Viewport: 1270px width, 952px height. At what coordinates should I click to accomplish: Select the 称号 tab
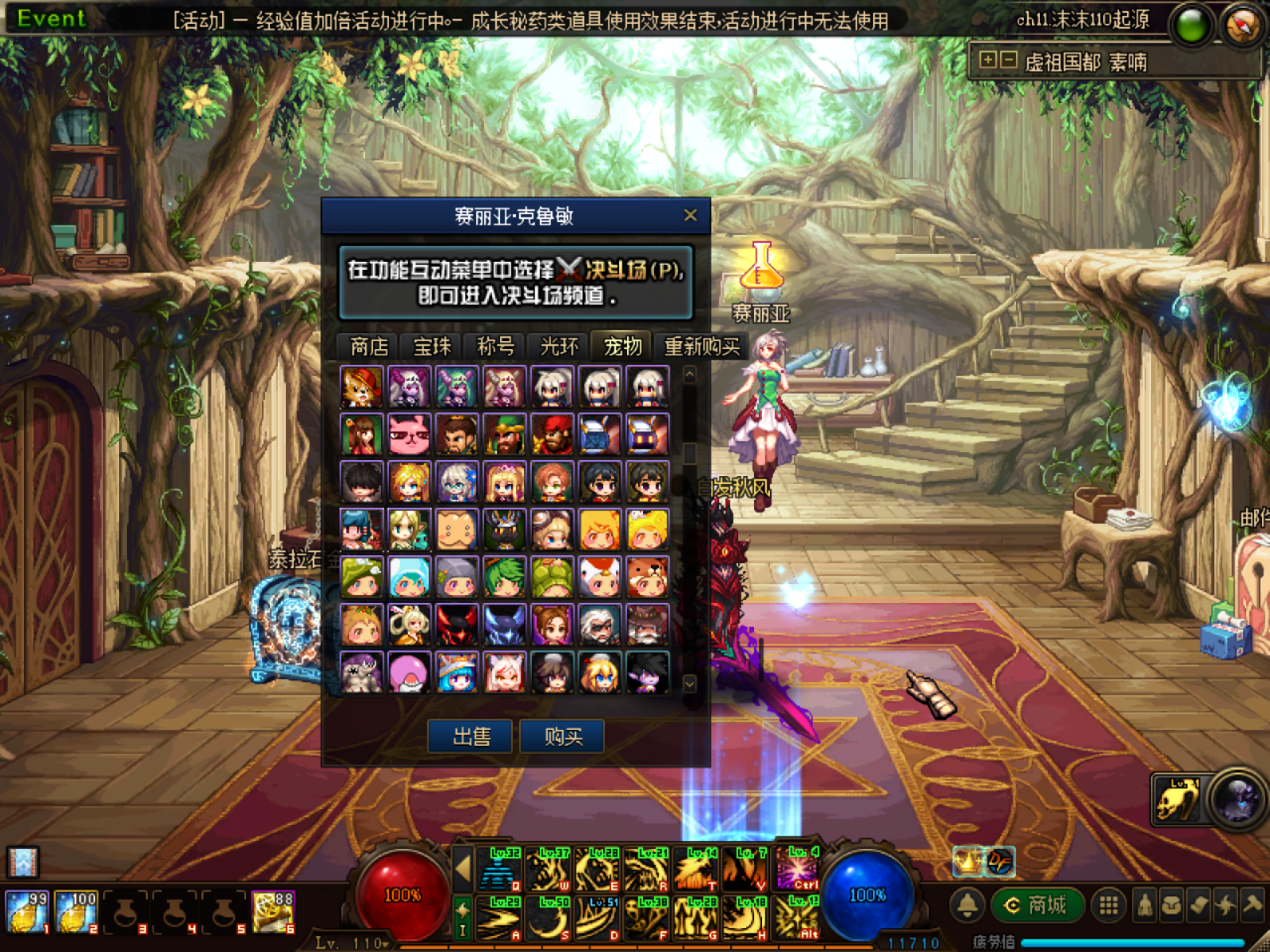(496, 347)
